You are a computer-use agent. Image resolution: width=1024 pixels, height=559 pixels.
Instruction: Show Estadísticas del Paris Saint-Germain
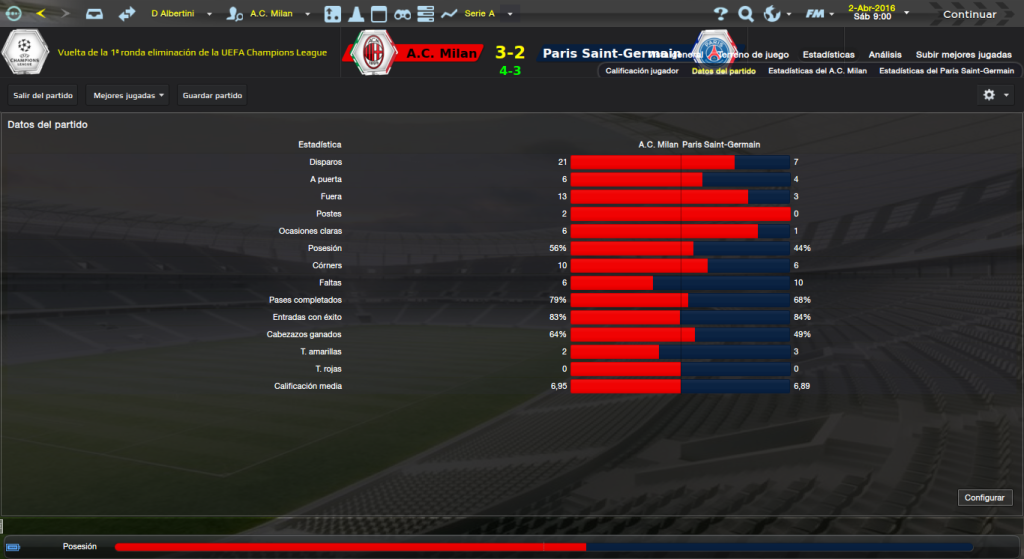(x=946, y=71)
